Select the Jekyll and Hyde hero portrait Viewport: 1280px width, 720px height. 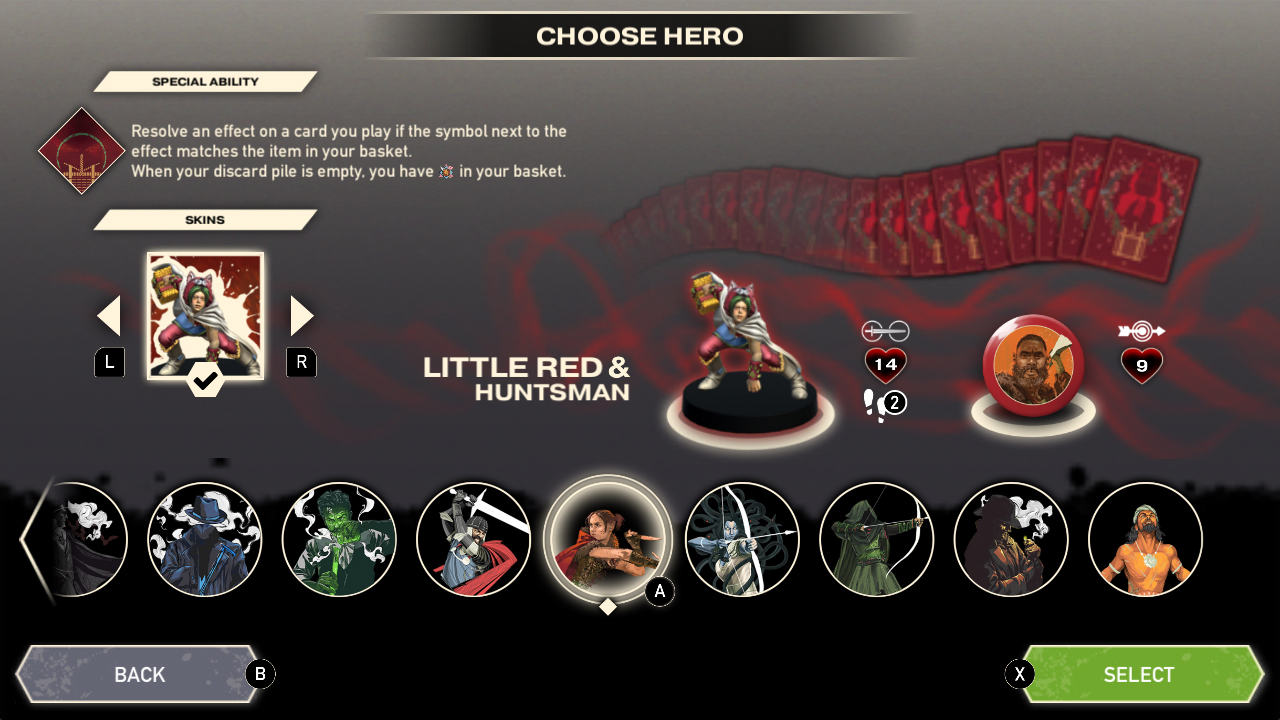(339, 540)
